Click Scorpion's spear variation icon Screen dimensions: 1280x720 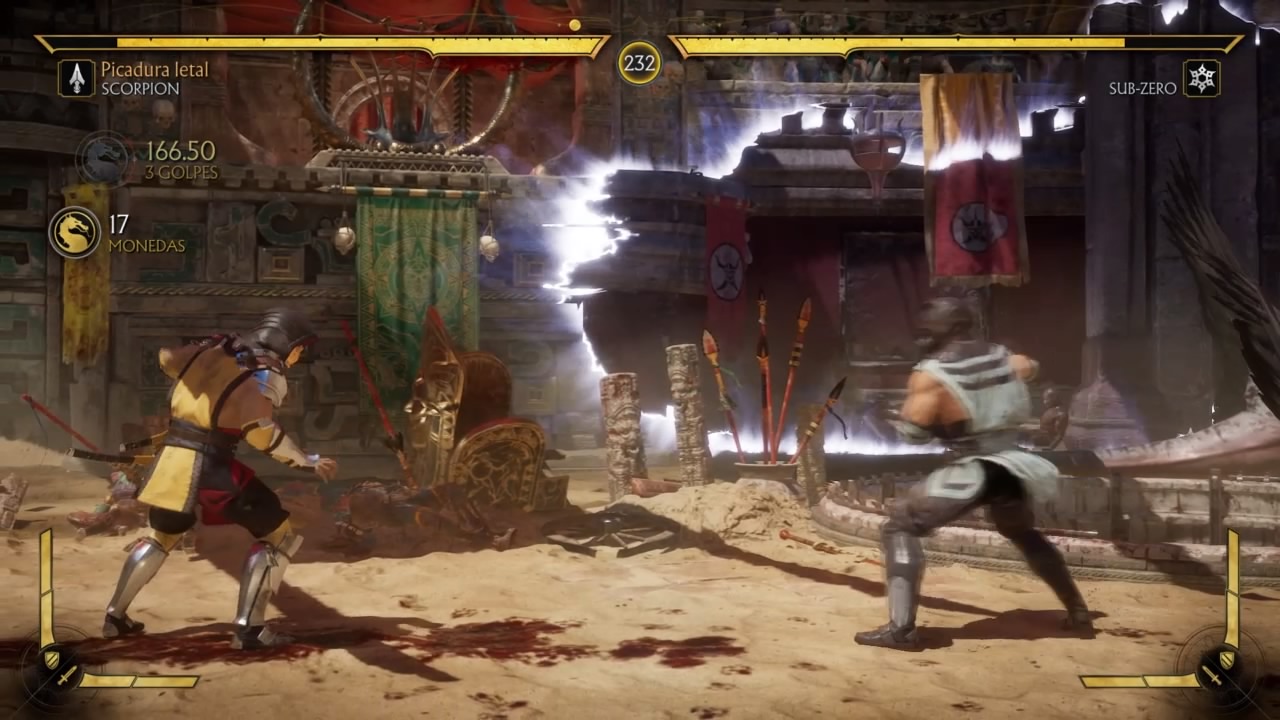pyautogui.click(x=76, y=78)
